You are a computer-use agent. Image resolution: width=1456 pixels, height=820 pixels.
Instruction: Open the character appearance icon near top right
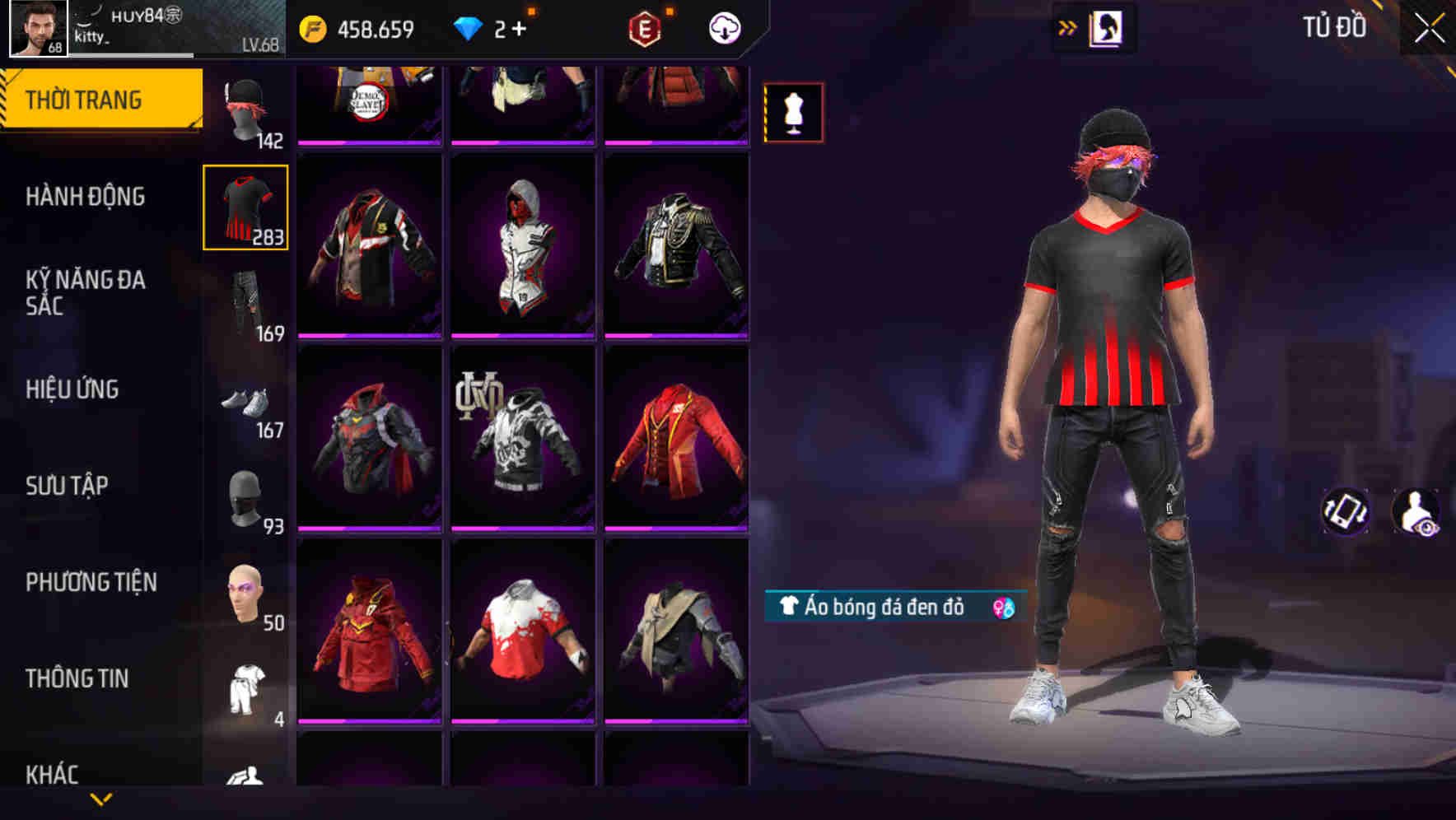(x=1104, y=27)
